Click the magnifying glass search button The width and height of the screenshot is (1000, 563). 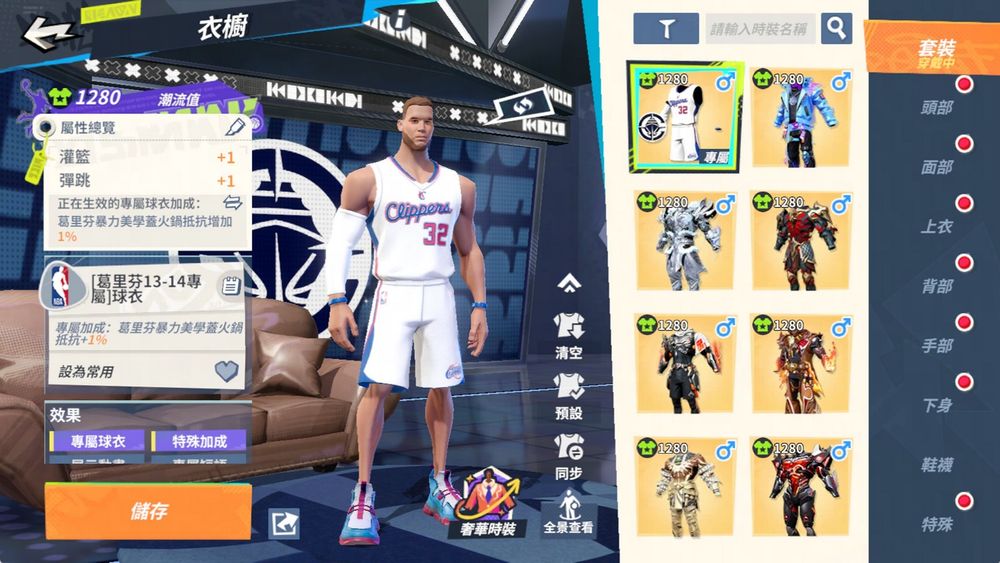[836, 28]
